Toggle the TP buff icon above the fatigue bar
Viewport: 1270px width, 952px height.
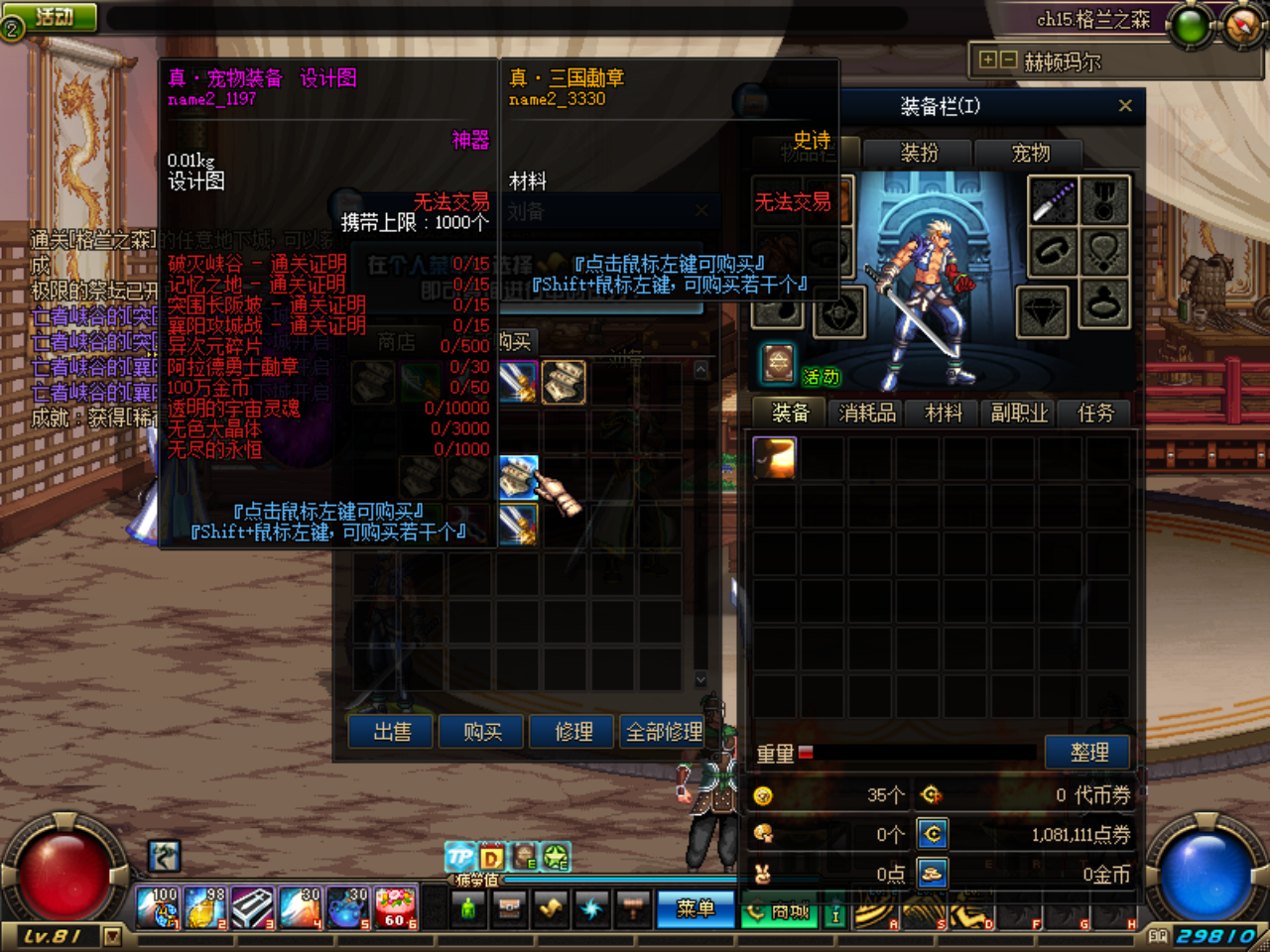(x=459, y=857)
